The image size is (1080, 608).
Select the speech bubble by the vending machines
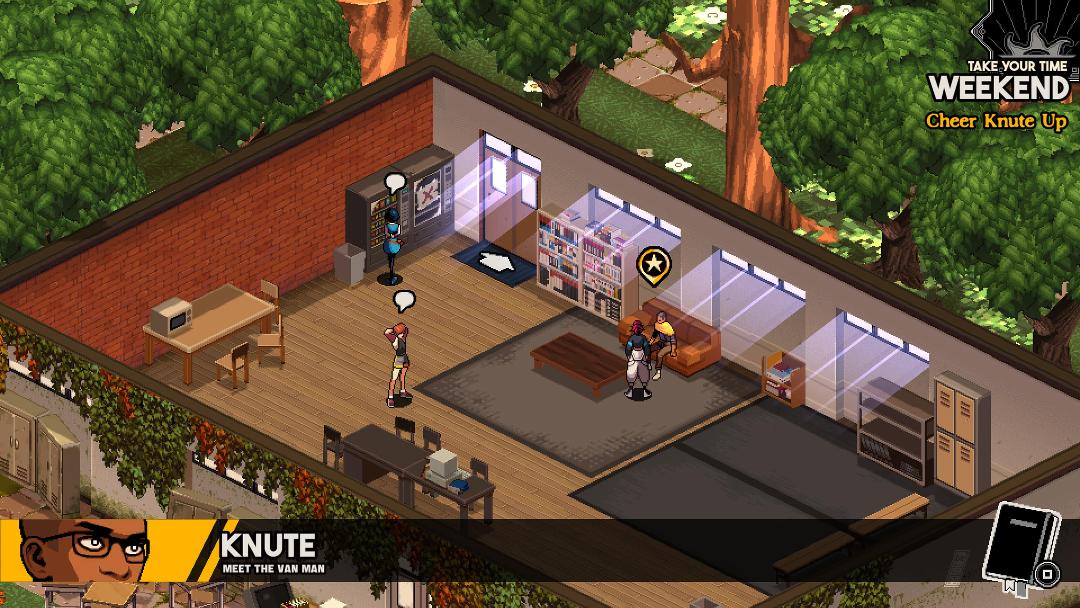click(x=395, y=184)
